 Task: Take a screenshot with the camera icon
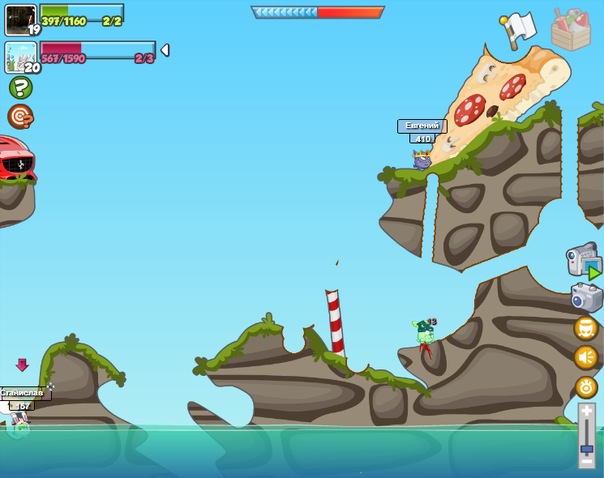click(586, 297)
